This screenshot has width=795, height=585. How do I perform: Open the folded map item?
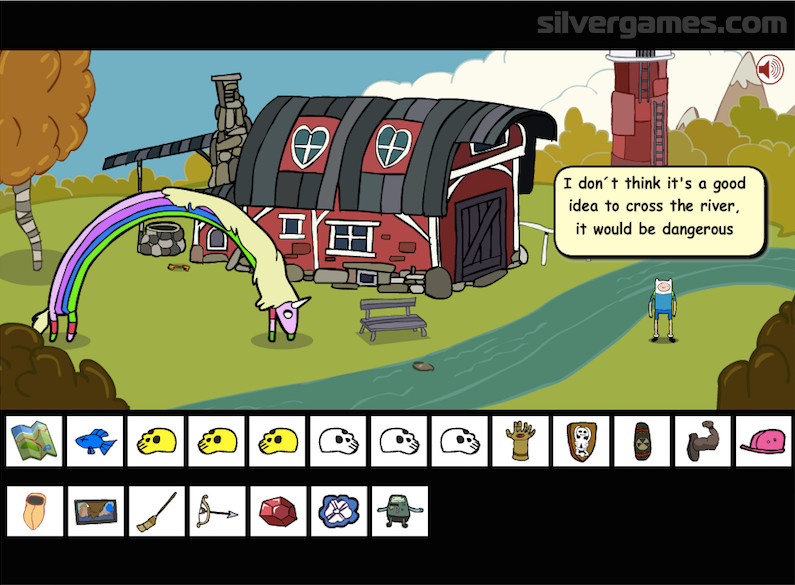pos(34,441)
